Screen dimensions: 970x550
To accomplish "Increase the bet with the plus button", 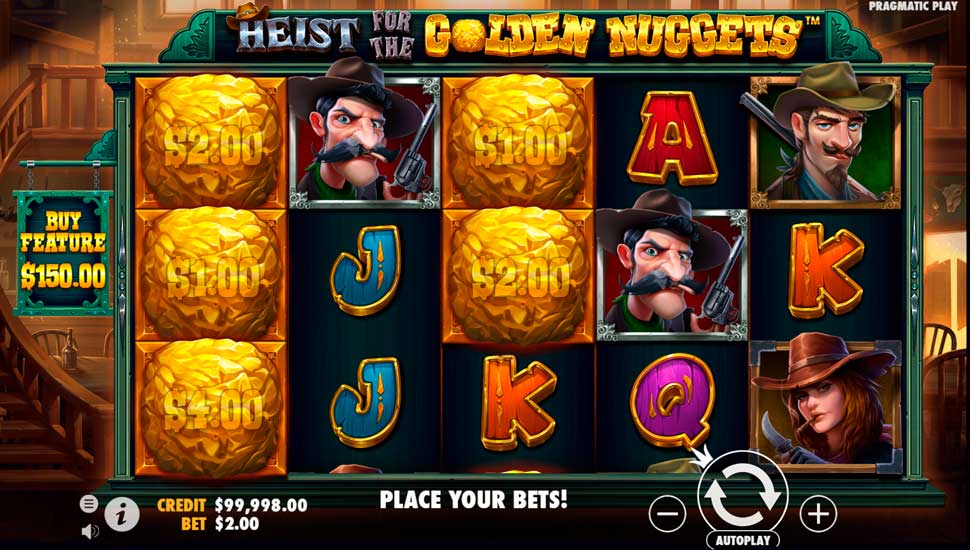I will [818, 514].
